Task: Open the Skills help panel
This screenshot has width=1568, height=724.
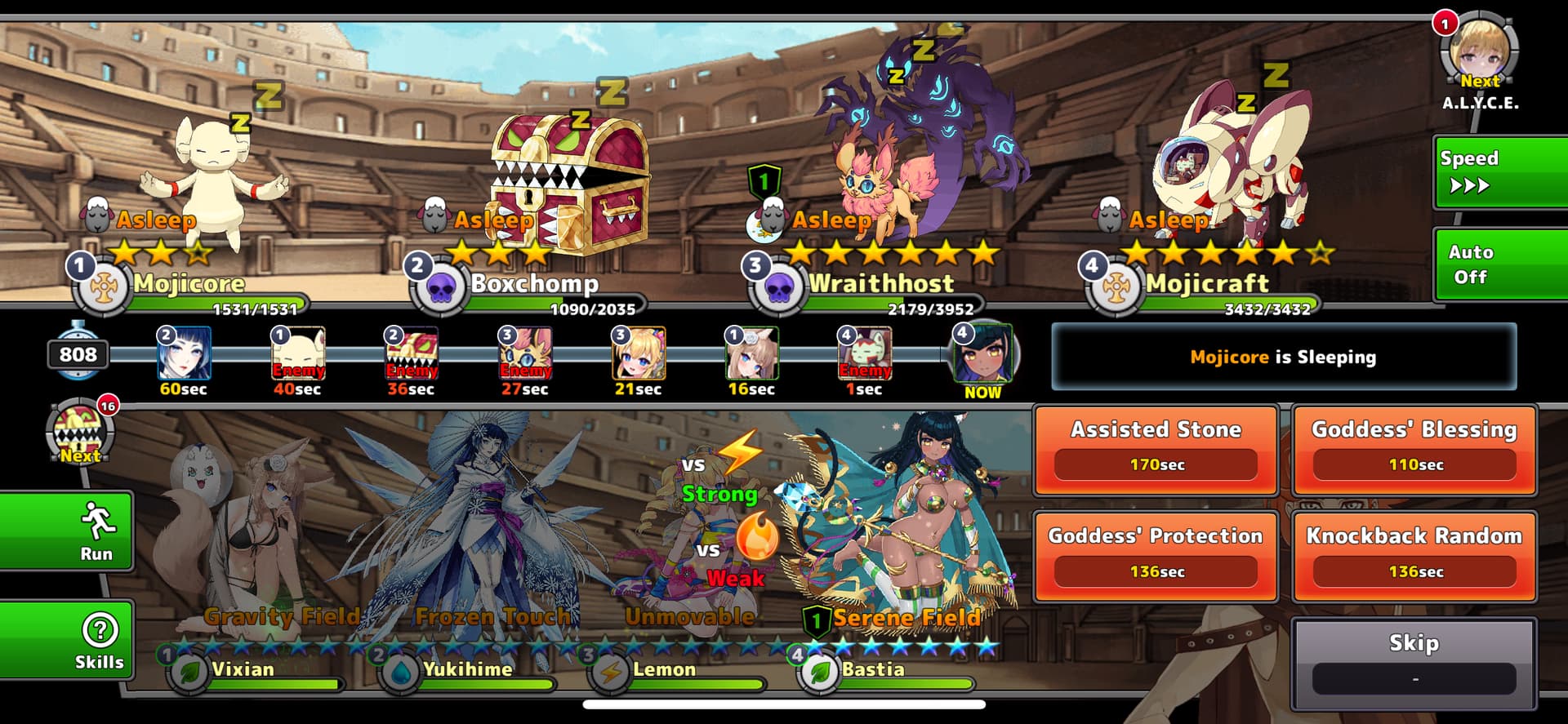Action: click(x=67, y=641)
